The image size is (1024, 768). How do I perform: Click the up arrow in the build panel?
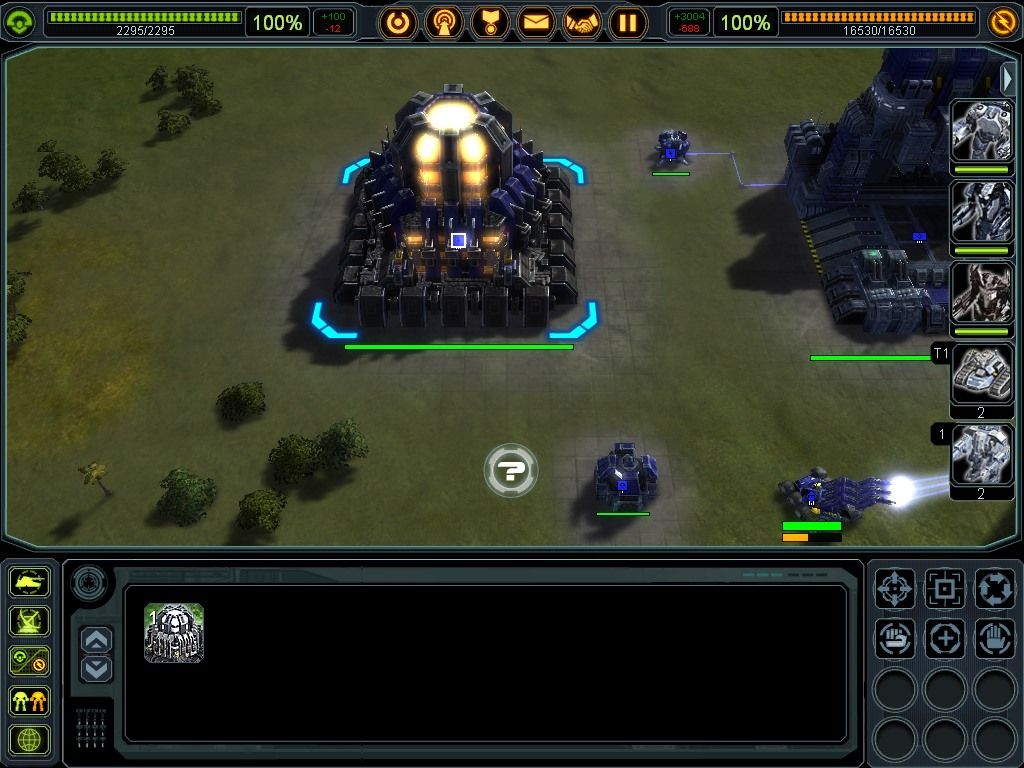click(x=96, y=639)
